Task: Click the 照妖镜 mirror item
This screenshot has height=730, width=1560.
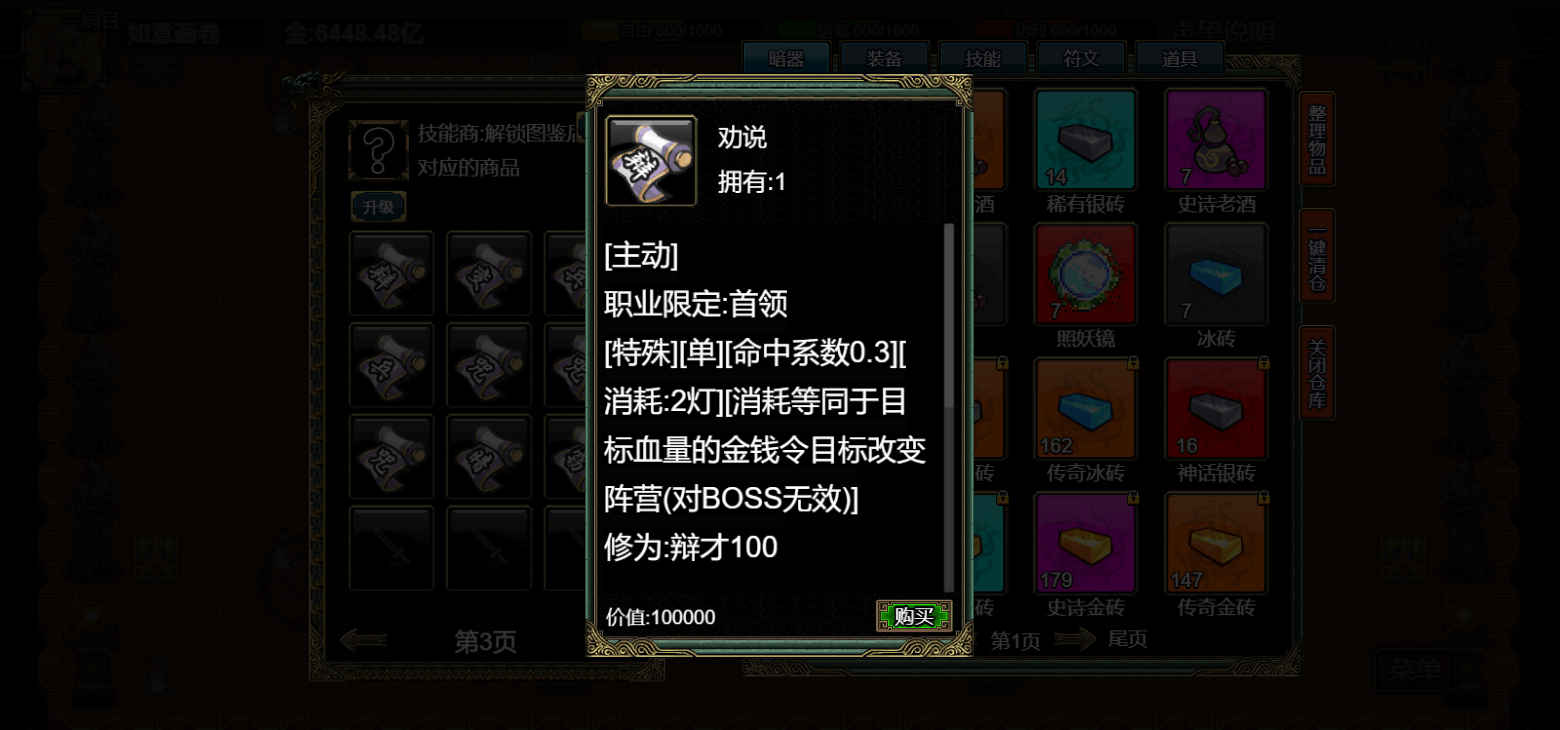Action: pyautogui.click(x=1085, y=273)
